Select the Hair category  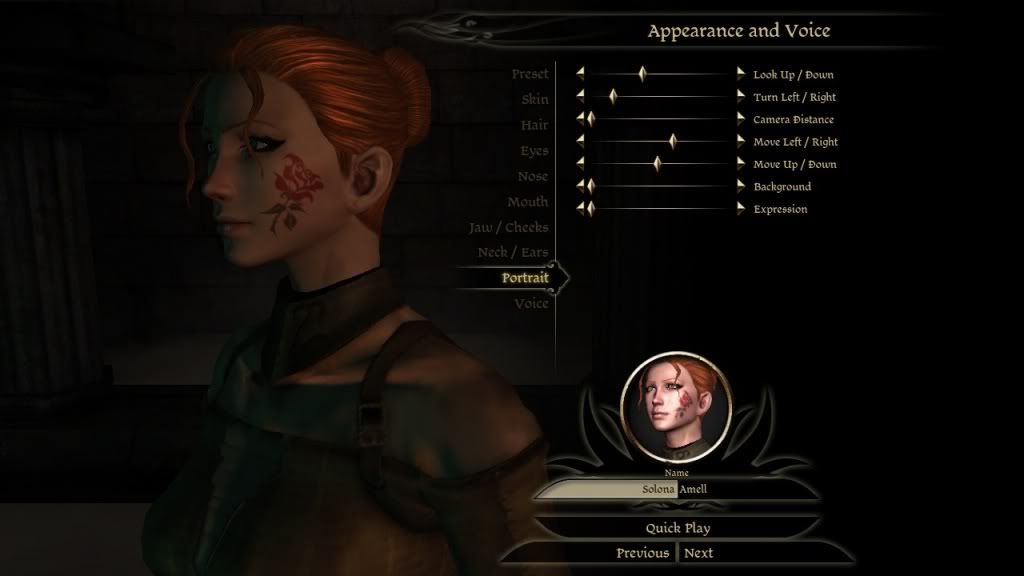coord(534,125)
